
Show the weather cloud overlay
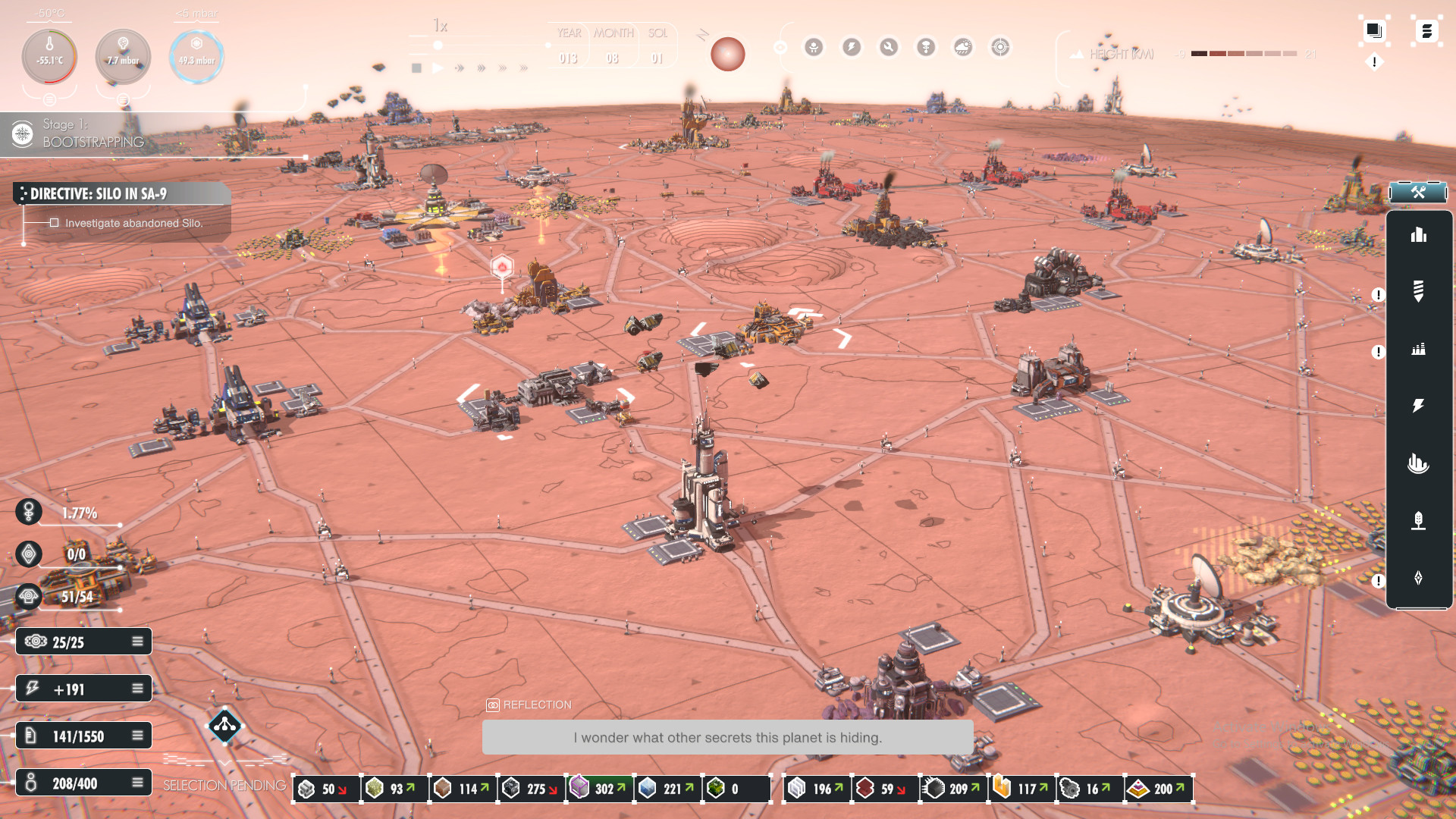pos(963,48)
